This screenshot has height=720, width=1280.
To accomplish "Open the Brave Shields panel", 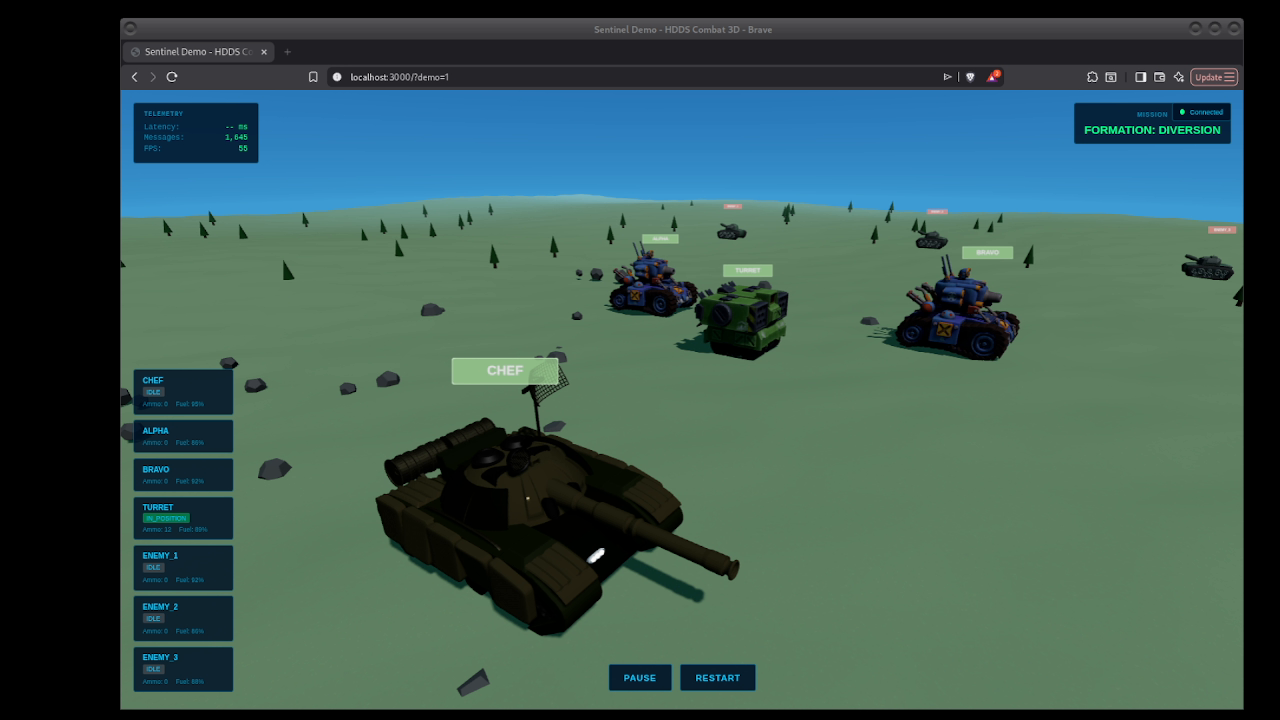I will [x=971, y=76].
